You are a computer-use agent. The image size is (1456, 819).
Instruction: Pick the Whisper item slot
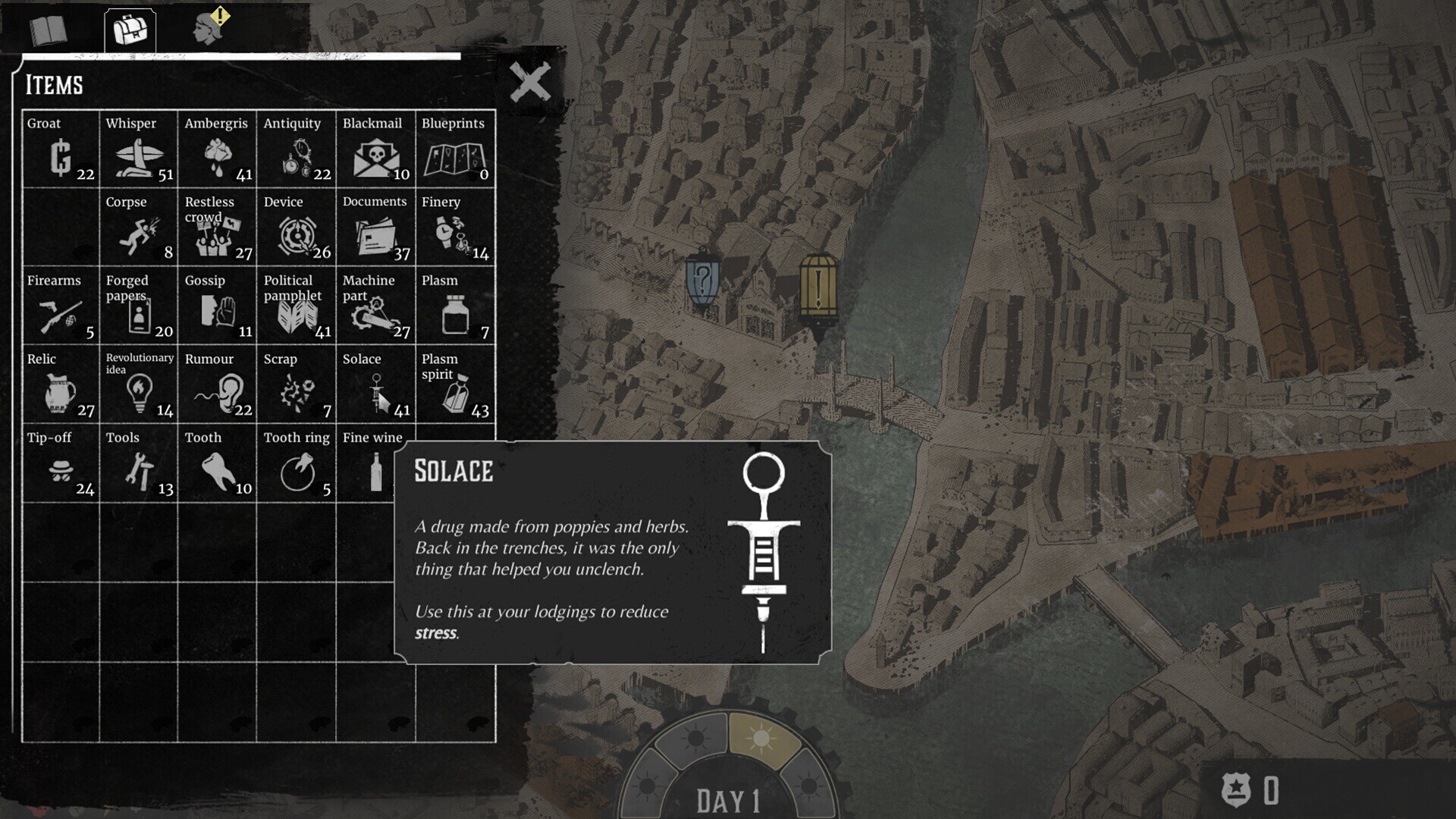139,149
